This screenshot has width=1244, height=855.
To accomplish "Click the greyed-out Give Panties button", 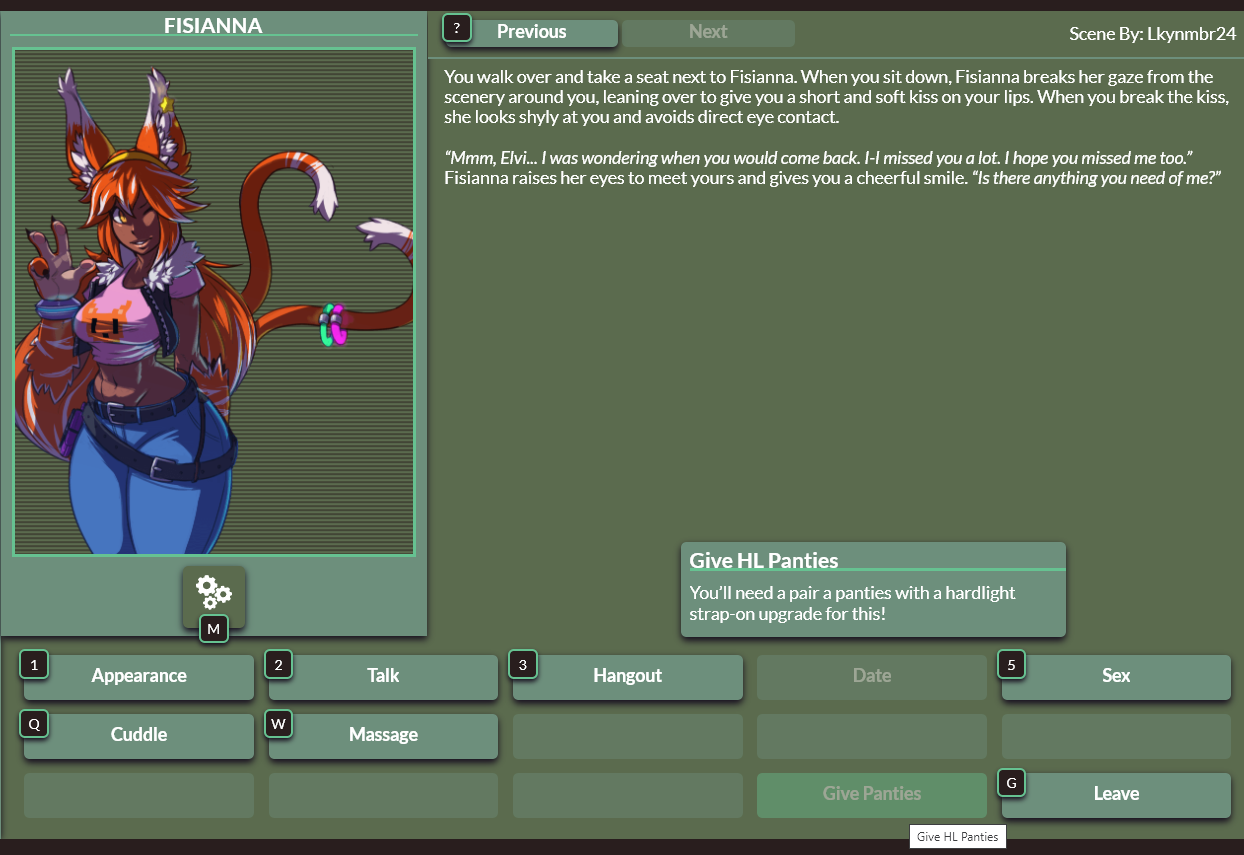I will click(x=871, y=794).
